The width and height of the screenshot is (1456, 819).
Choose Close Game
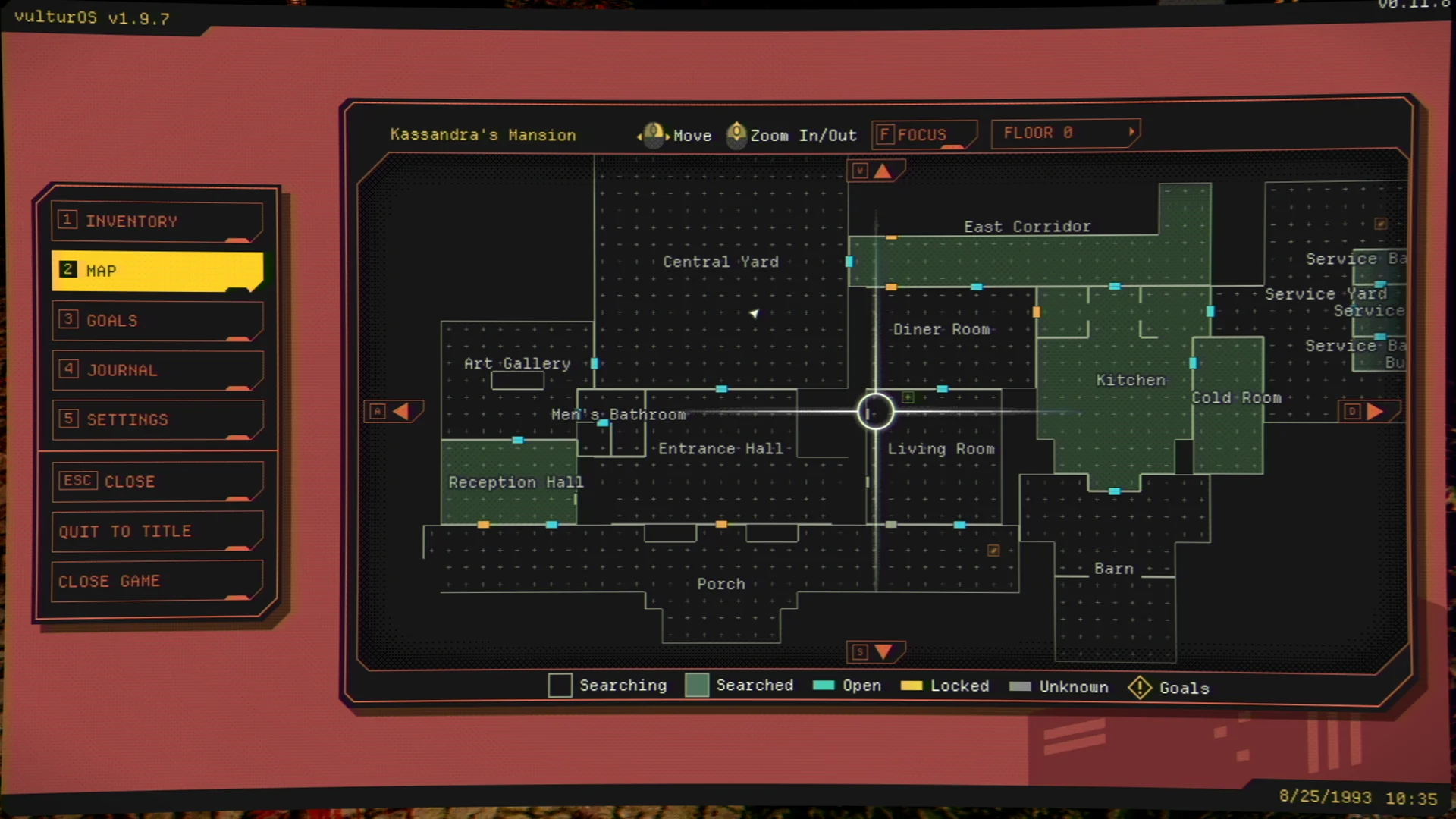click(x=157, y=582)
